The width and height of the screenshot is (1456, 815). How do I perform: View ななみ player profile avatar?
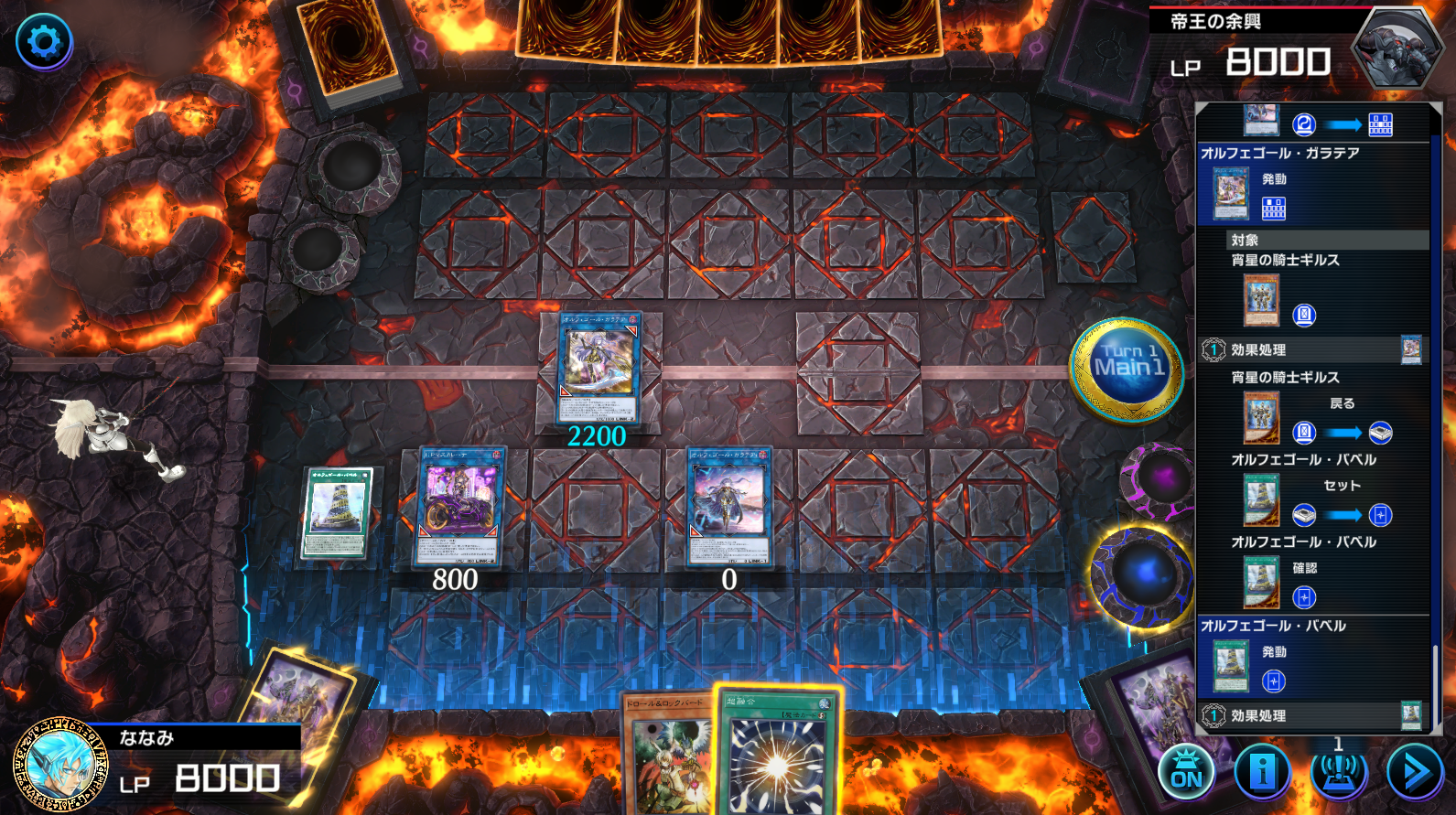[60, 765]
